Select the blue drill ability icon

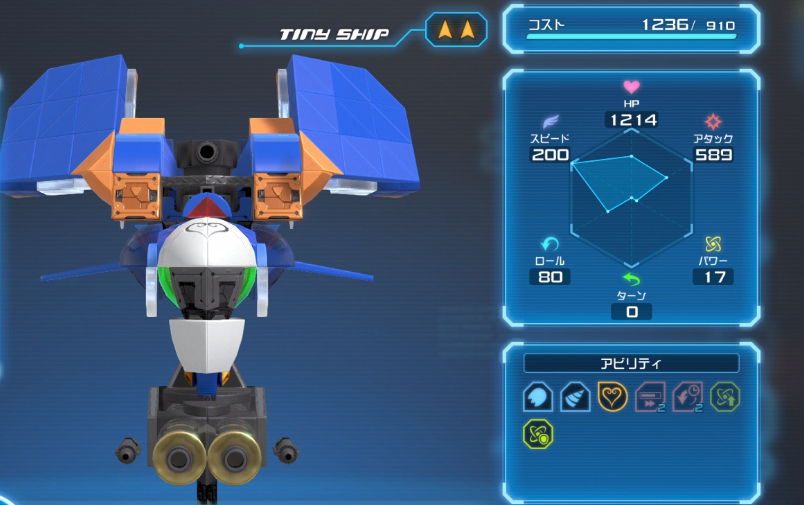pos(575,397)
